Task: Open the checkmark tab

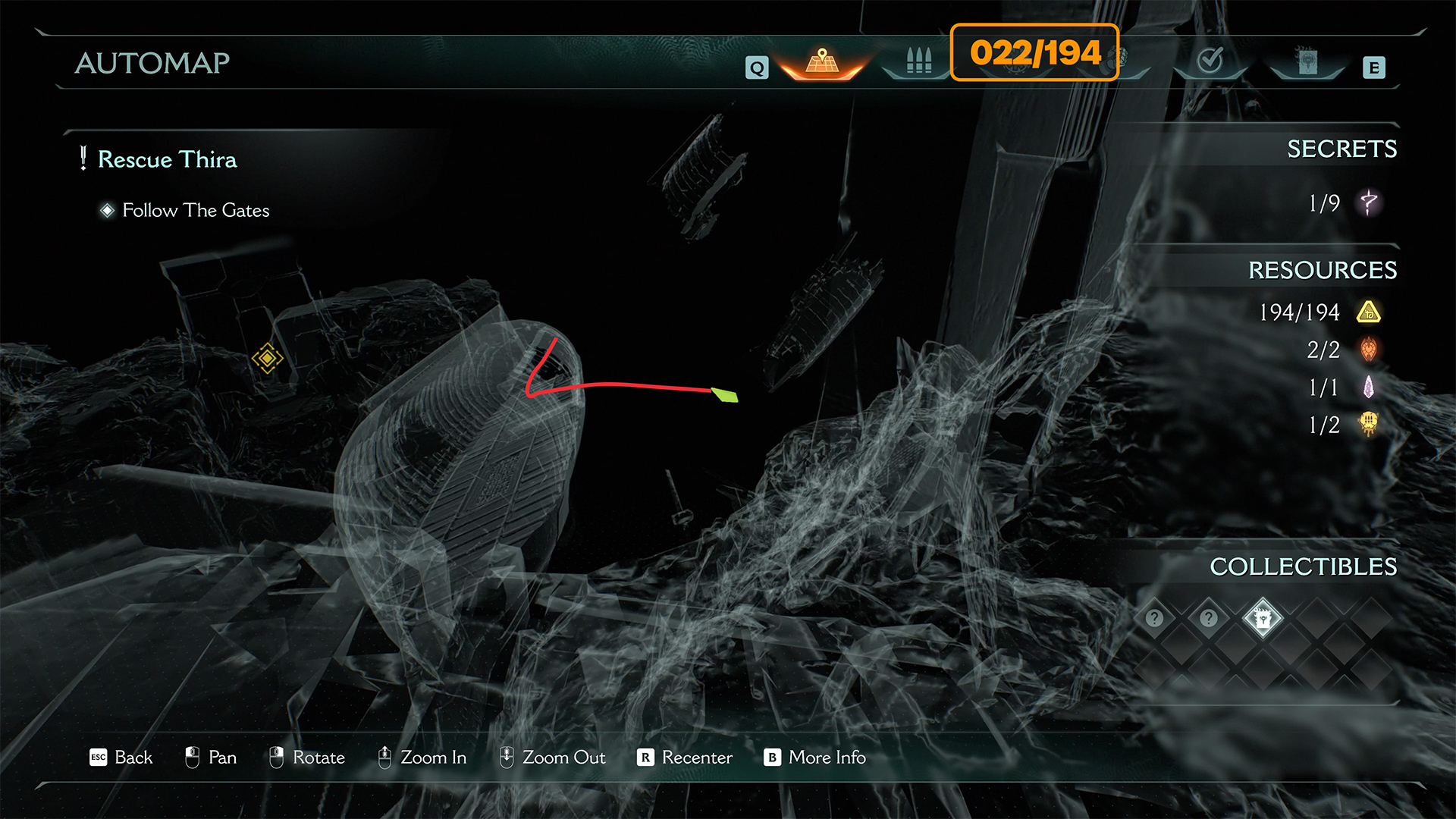Action: click(1210, 61)
